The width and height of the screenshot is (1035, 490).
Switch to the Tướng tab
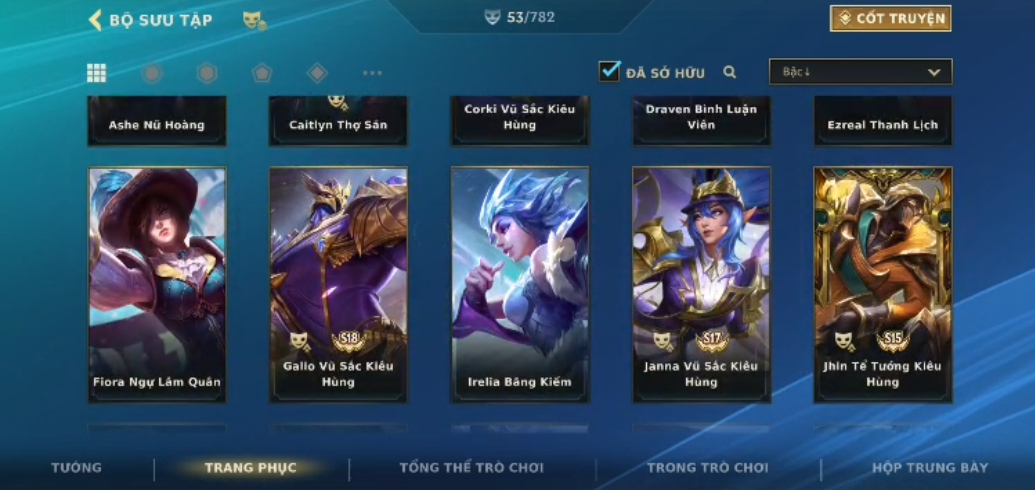pos(77,468)
